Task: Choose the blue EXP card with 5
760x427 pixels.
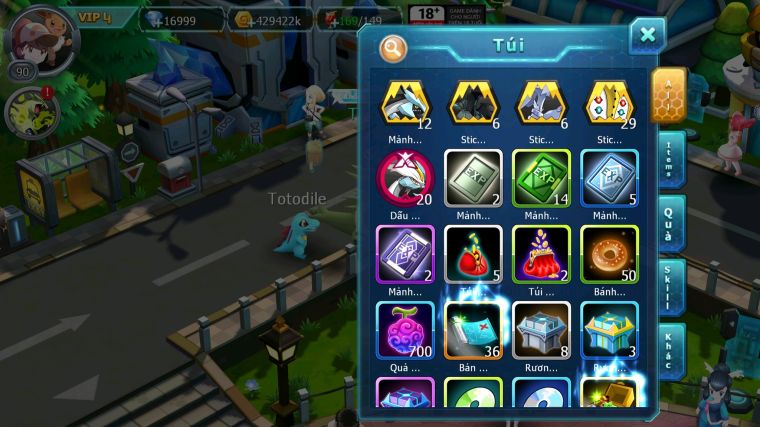Action: [609, 177]
